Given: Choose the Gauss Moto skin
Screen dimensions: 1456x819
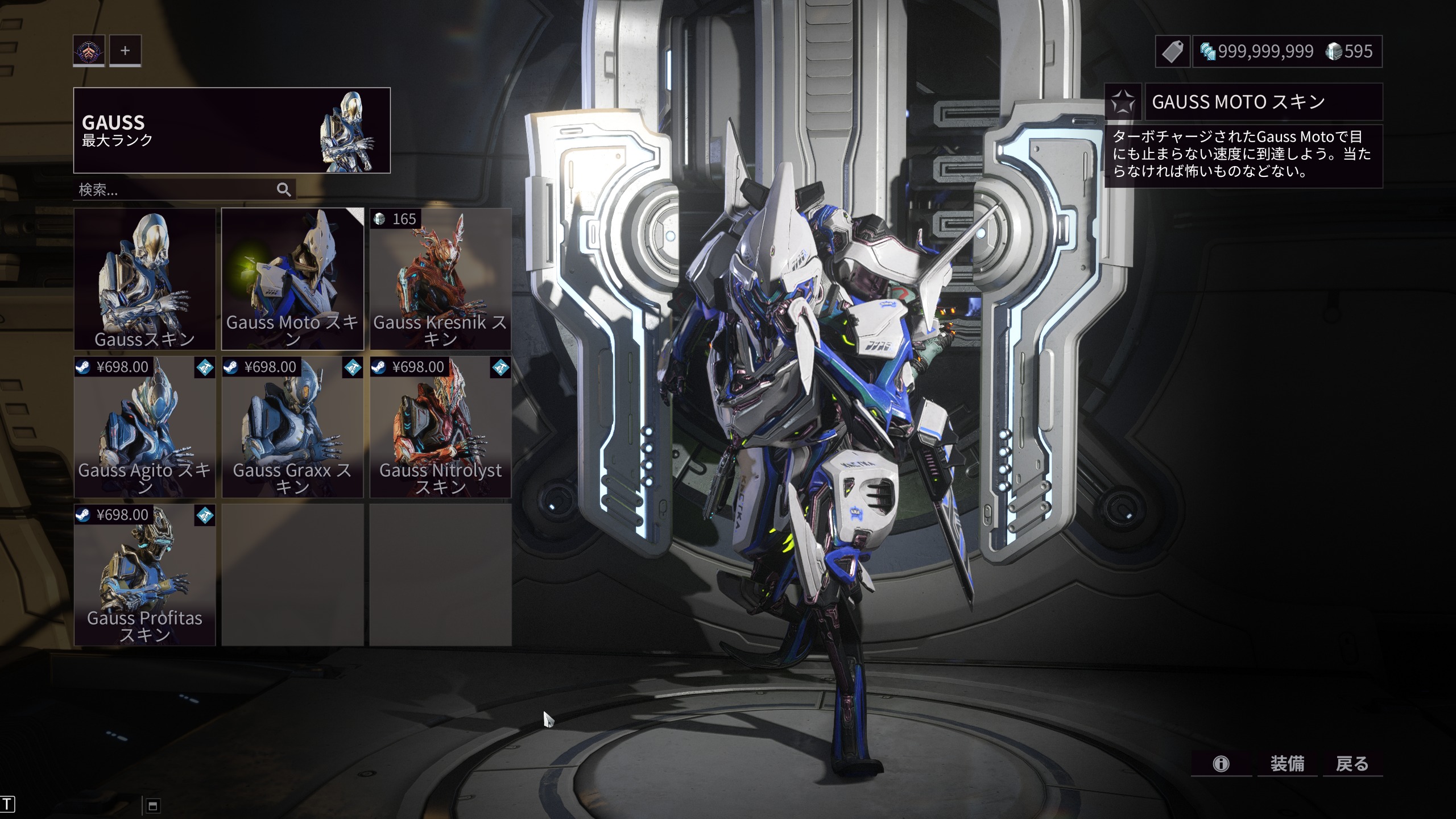Looking at the screenshot, I should tap(292, 279).
